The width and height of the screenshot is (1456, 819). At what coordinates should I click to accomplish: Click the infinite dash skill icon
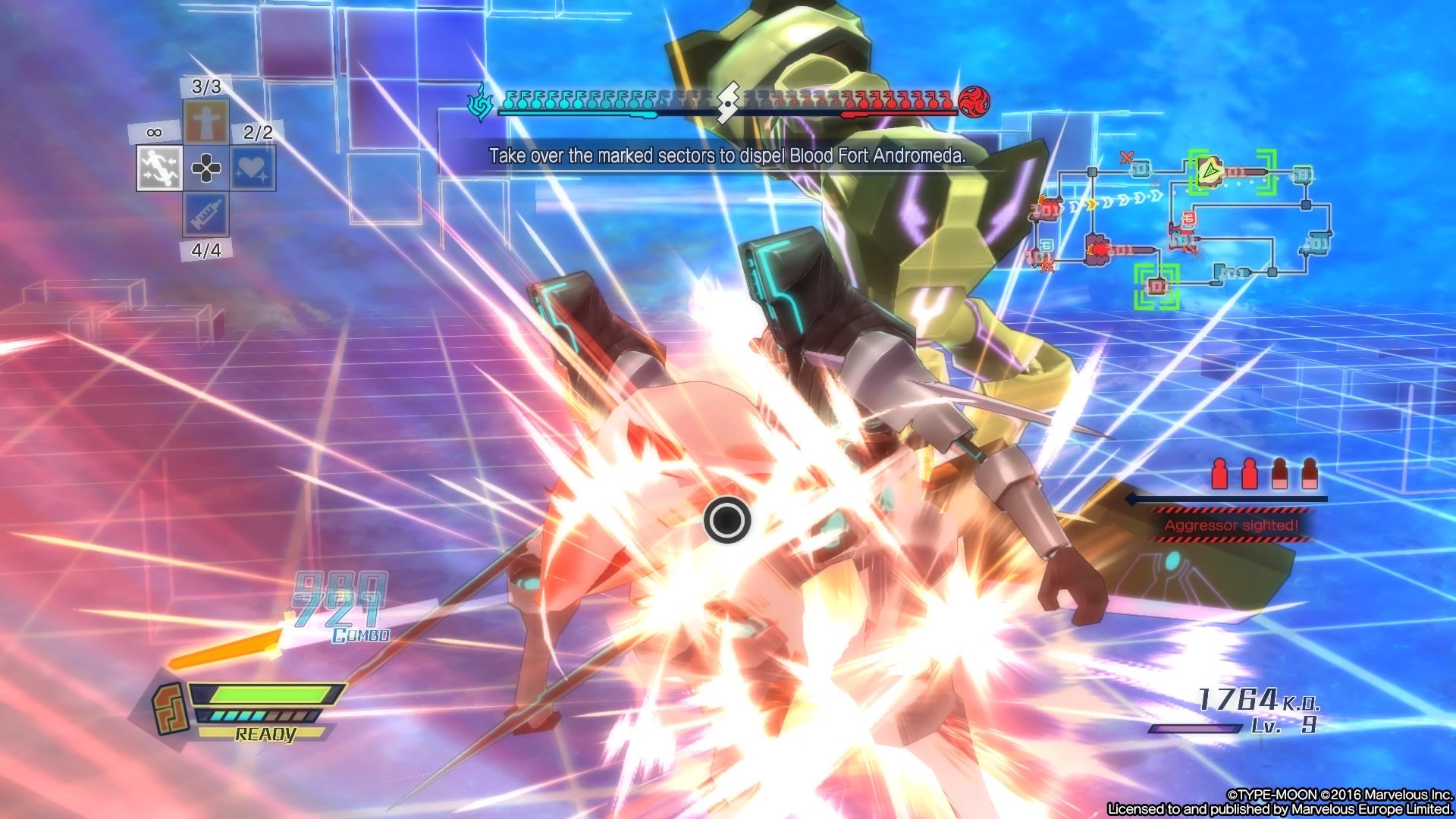(160, 168)
